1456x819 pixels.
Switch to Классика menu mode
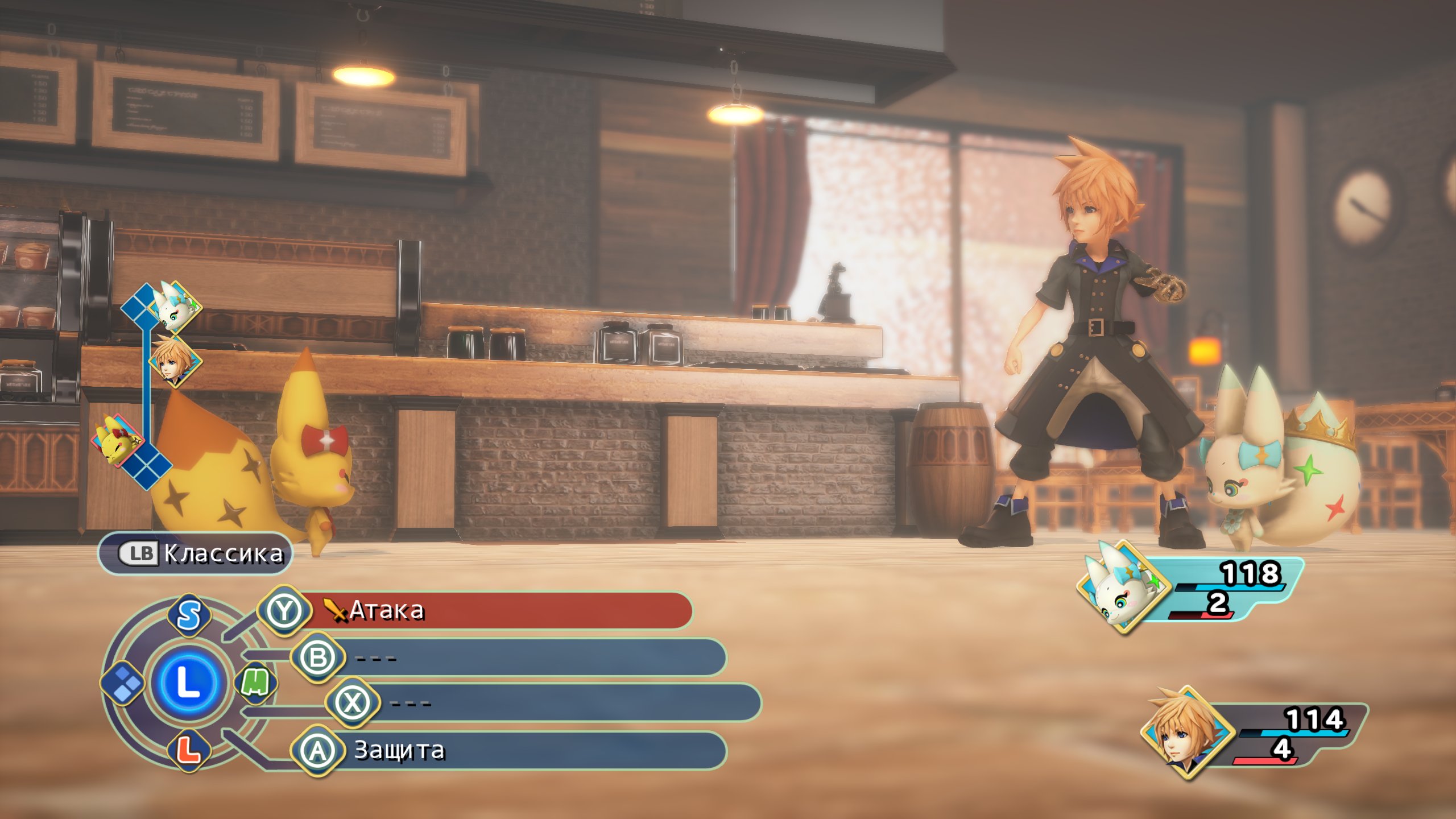click(195, 553)
